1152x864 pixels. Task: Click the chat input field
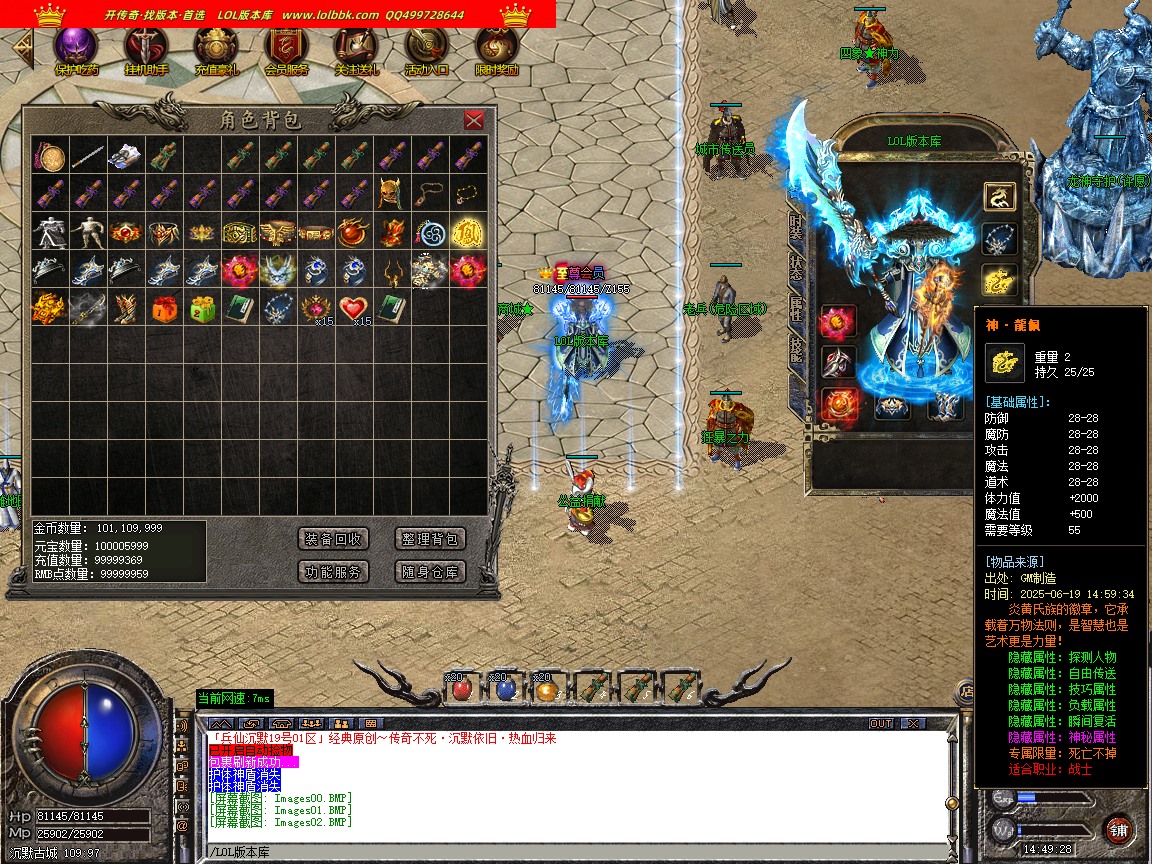pyautogui.click(x=570, y=852)
